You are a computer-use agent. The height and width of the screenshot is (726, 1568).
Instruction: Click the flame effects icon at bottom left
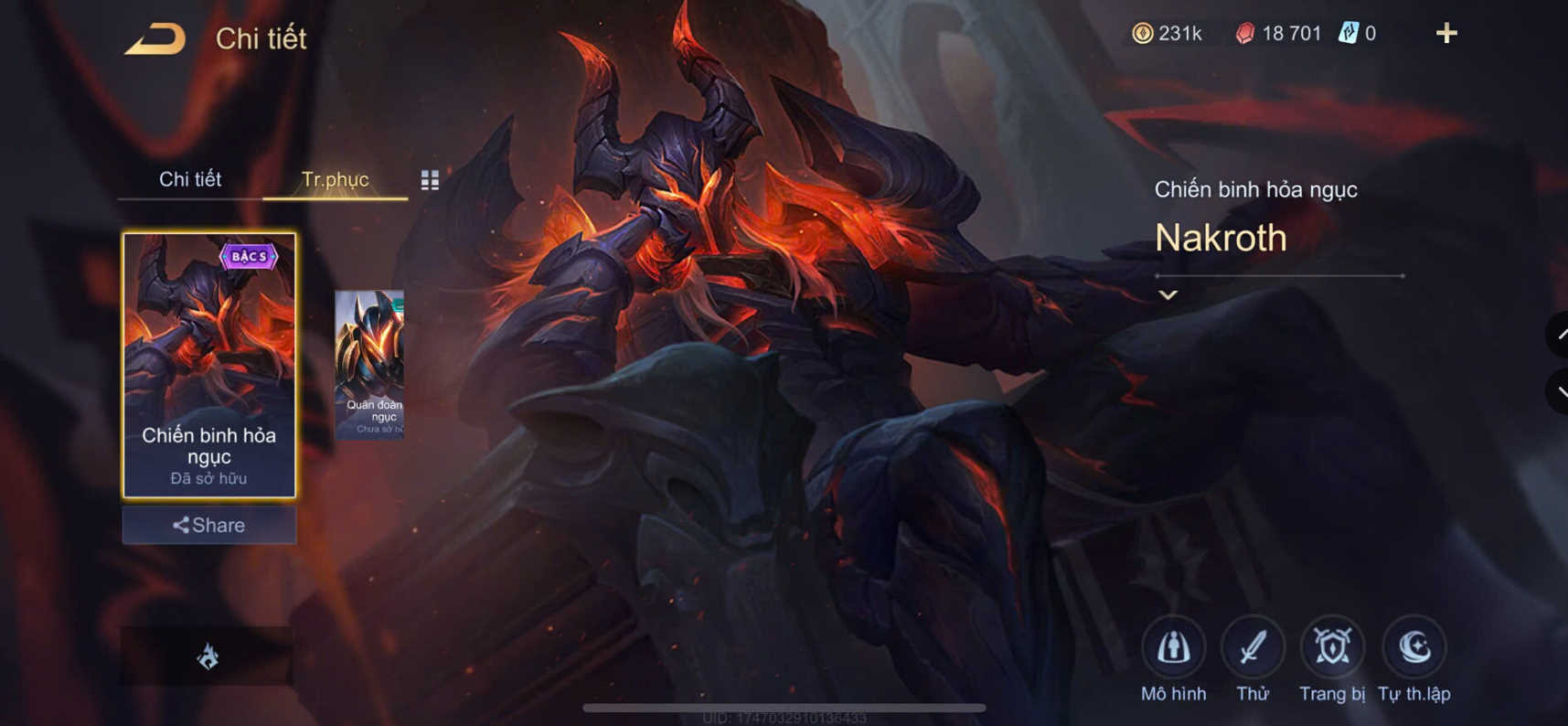pyautogui.click(x=208, y=655)
